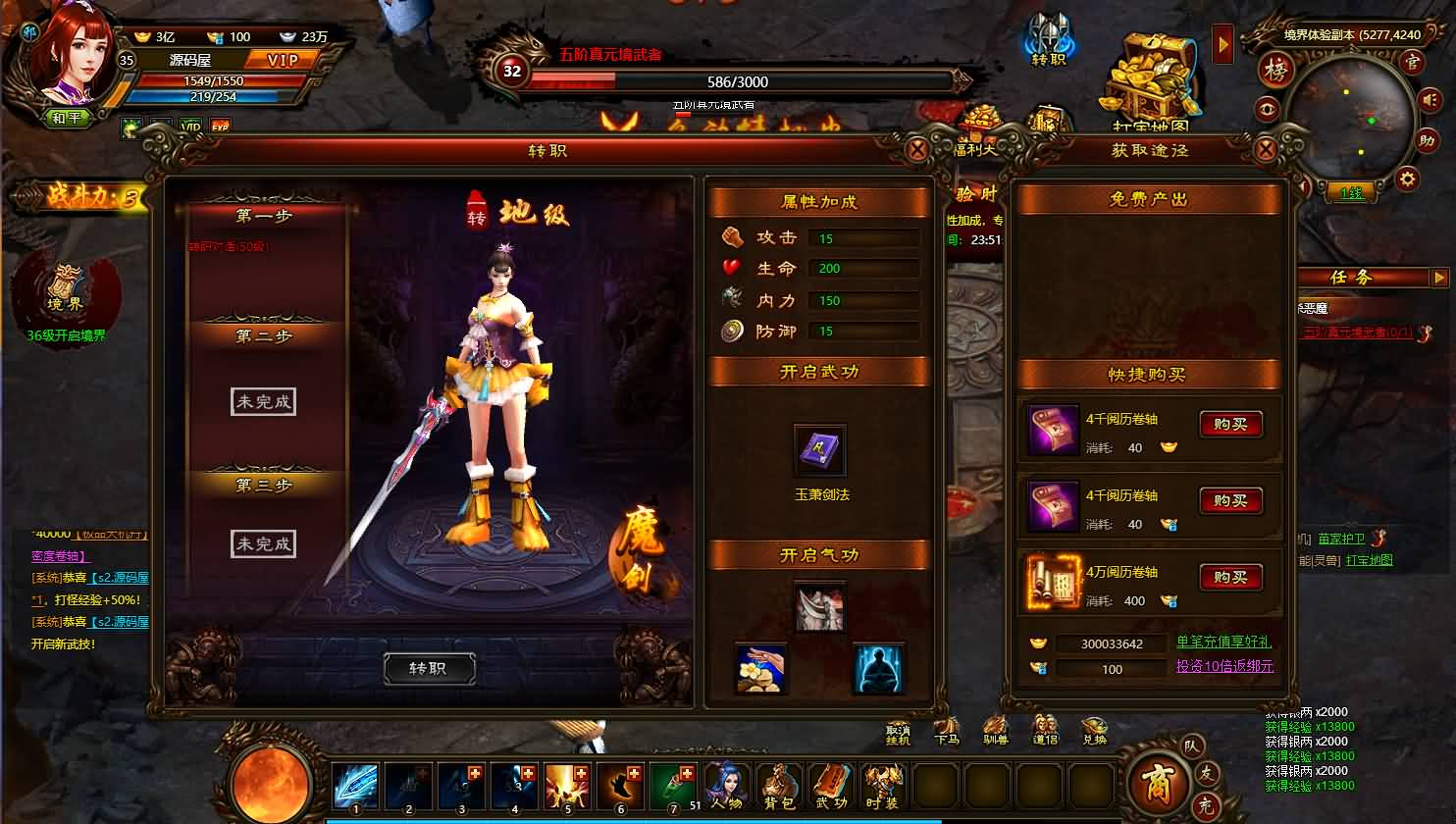Open the 人物 character sheet
The height and width of the screenshot is (824, 1456).
point(726,785)
